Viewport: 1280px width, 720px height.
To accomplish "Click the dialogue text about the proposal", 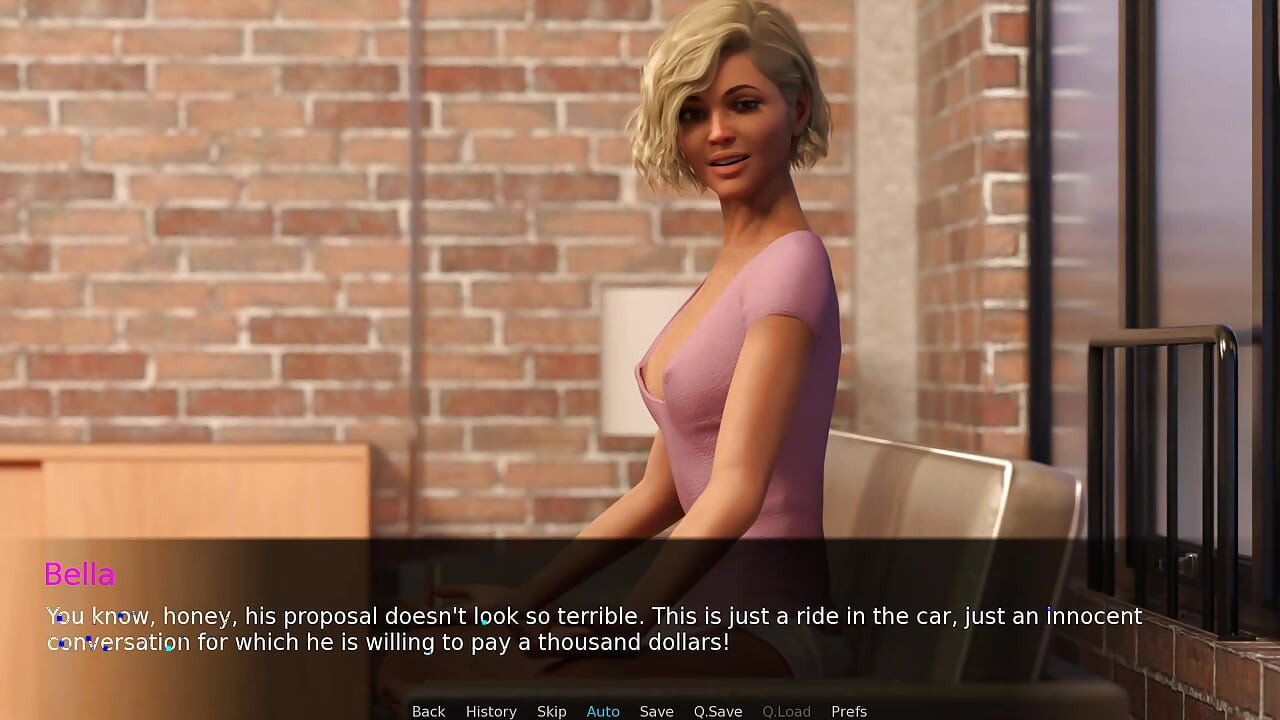I will click(x=594, y=616).
